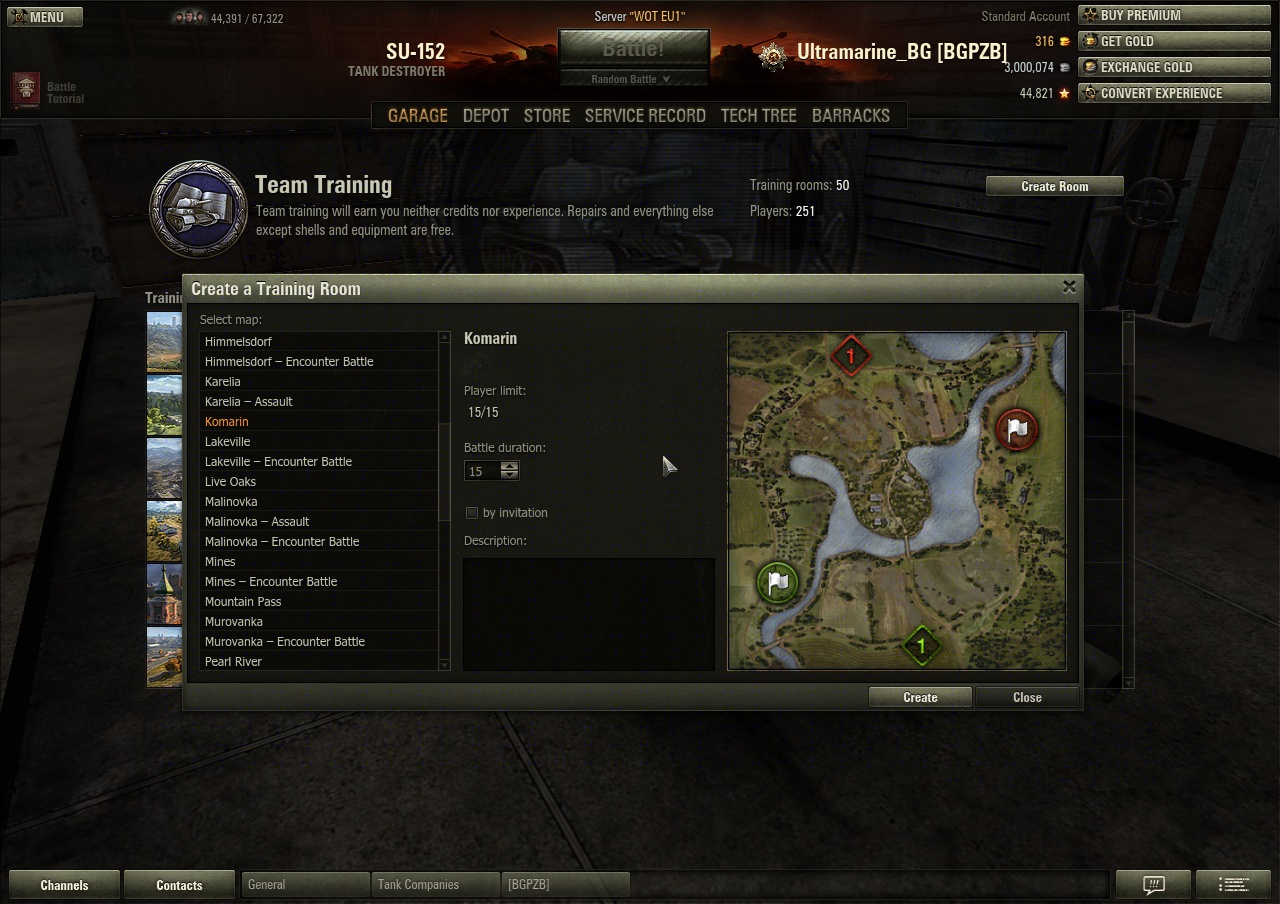Close the Create a Training Room dialog

point(1027,697)
